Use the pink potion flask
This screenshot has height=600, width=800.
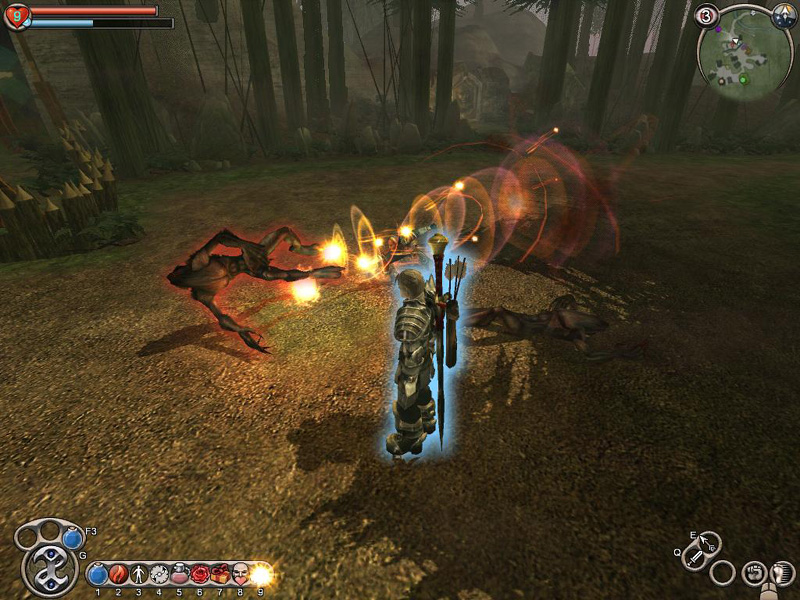tap(179, 575)
